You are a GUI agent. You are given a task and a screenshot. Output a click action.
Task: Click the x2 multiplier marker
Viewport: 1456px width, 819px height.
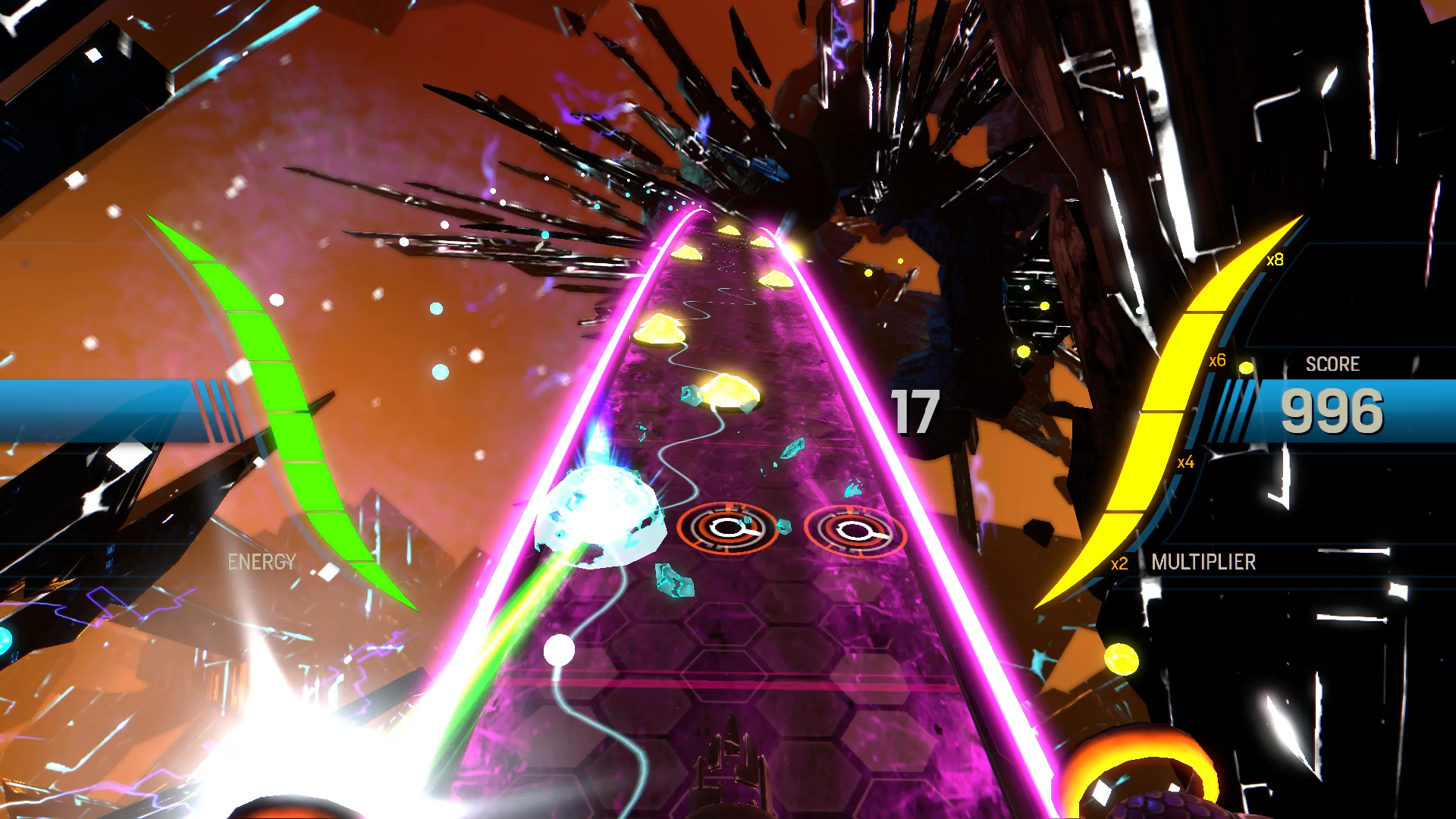tap(1120, 564)
